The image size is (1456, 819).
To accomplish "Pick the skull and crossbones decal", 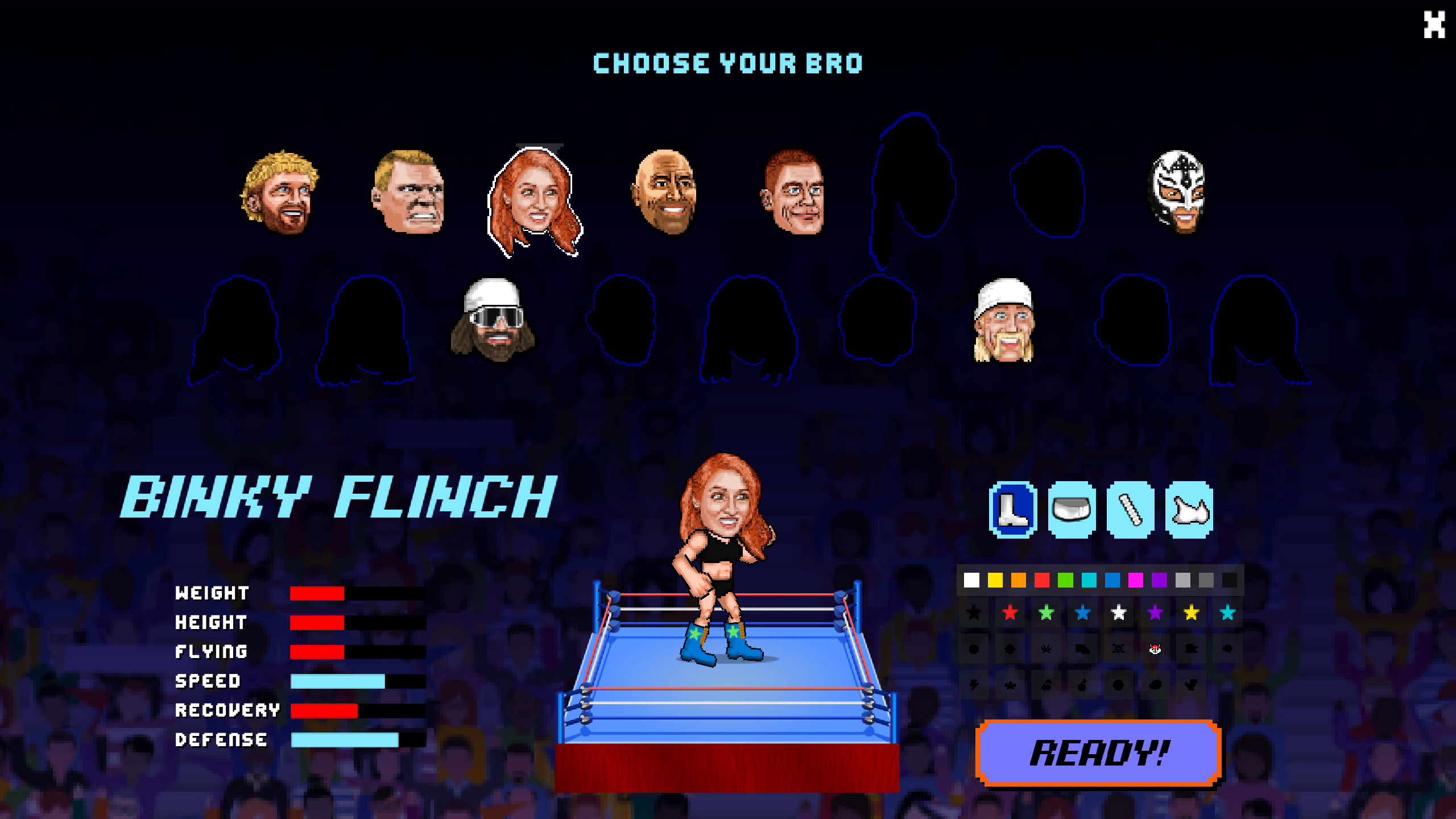I will click(1118, 649).
